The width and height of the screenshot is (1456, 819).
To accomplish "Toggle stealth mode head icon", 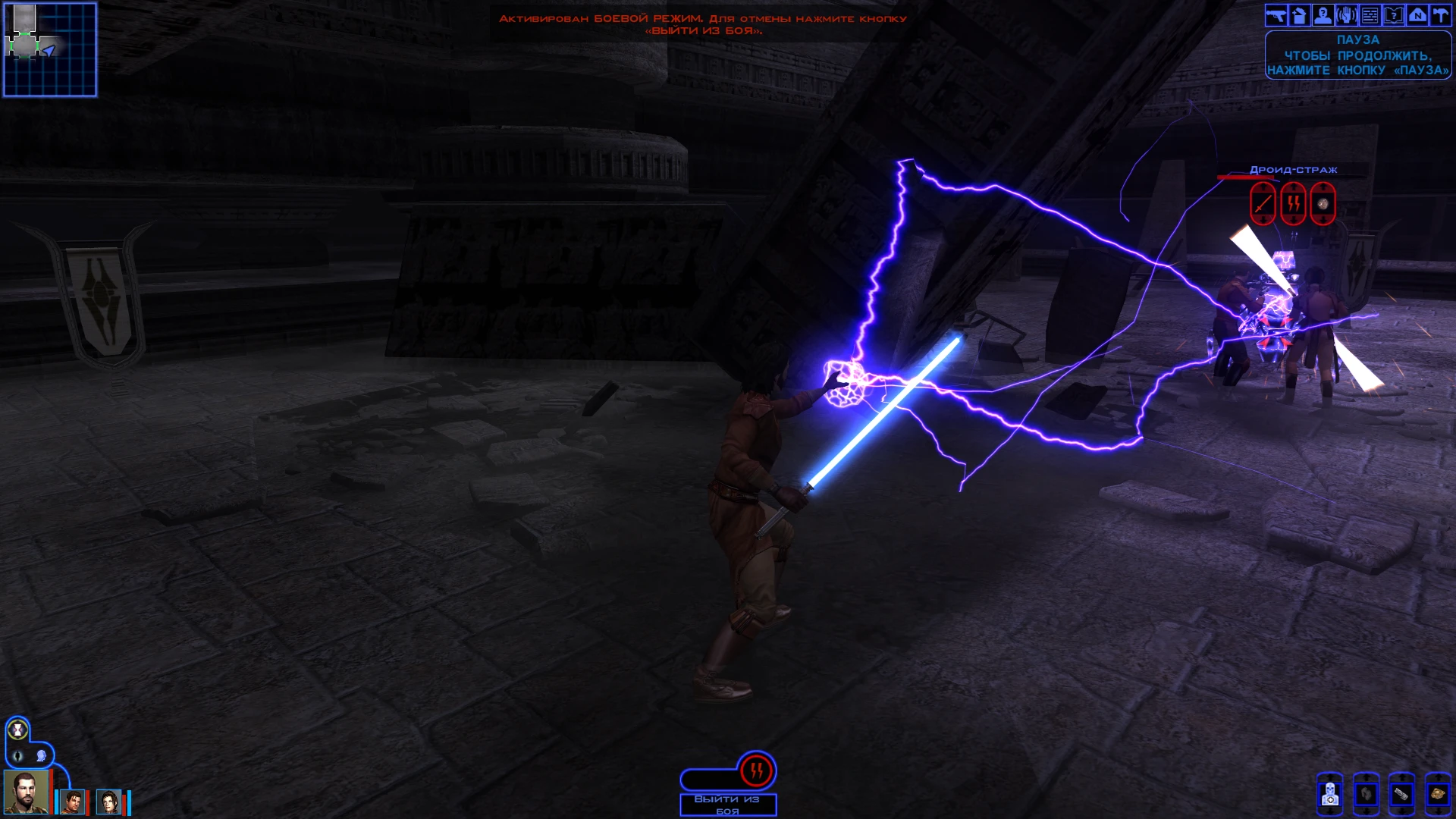I will point(41,755).
